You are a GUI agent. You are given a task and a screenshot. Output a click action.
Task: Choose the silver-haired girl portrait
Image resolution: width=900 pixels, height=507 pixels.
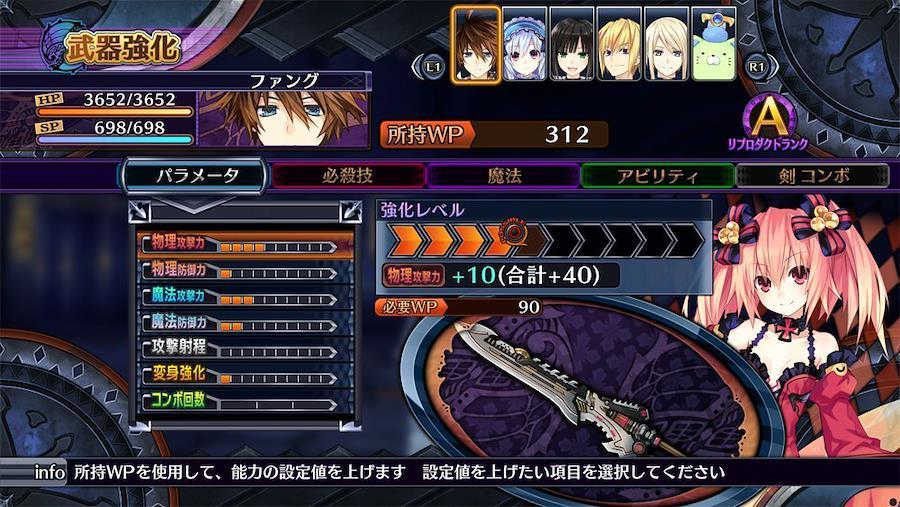click(524, 43)
